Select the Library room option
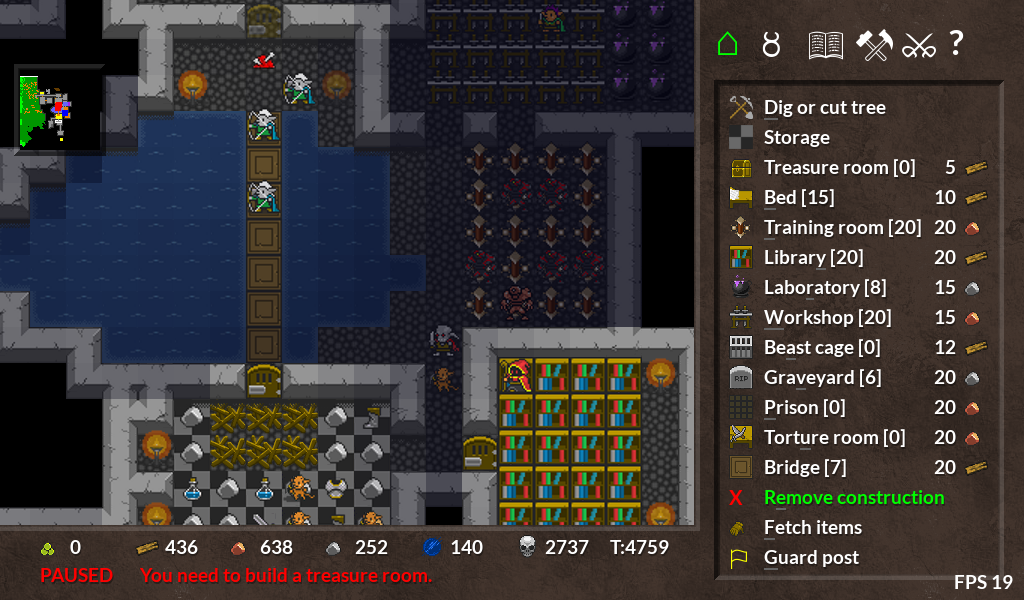The height and width of the screenshot is (600, 1024). pyautogui.click(x=812, y=257)
